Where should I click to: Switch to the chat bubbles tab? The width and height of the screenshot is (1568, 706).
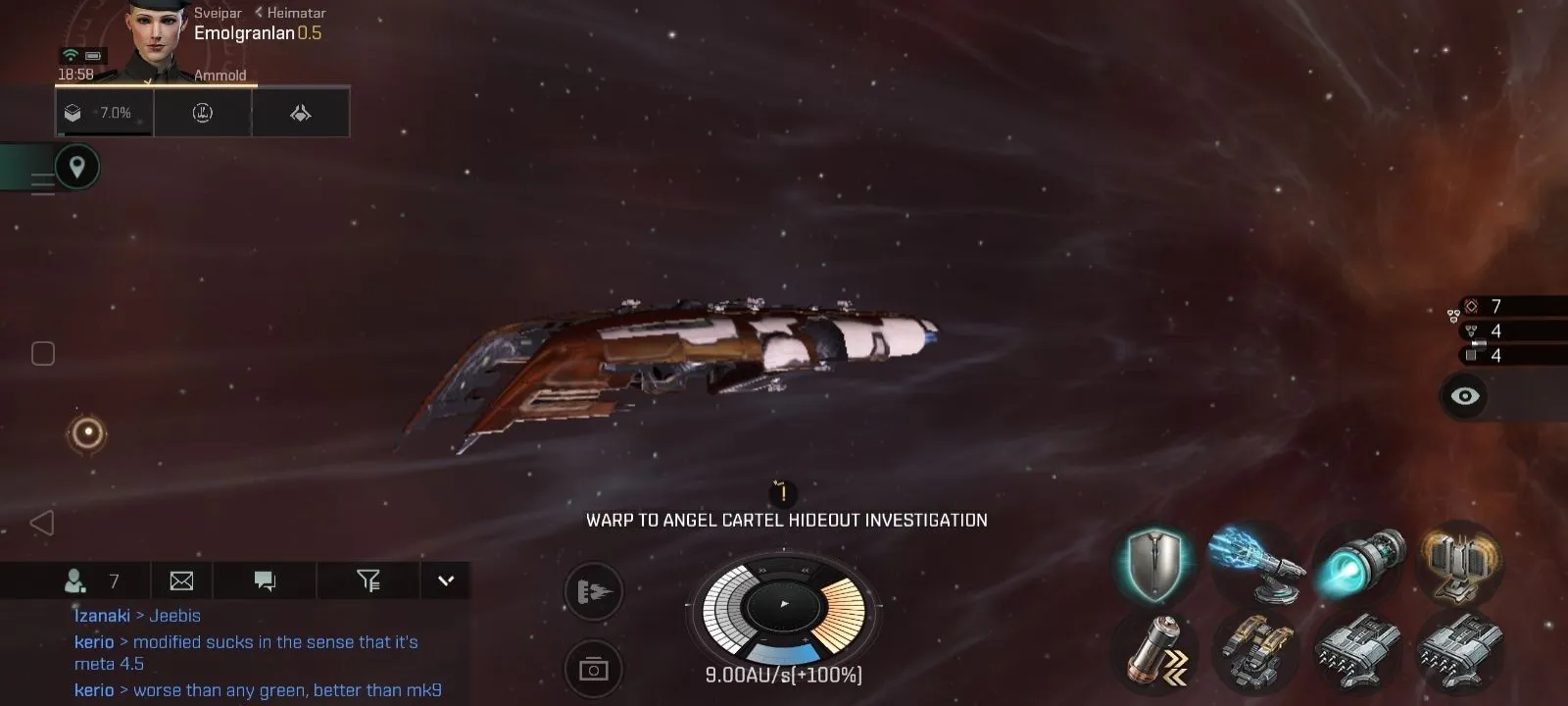265,581
